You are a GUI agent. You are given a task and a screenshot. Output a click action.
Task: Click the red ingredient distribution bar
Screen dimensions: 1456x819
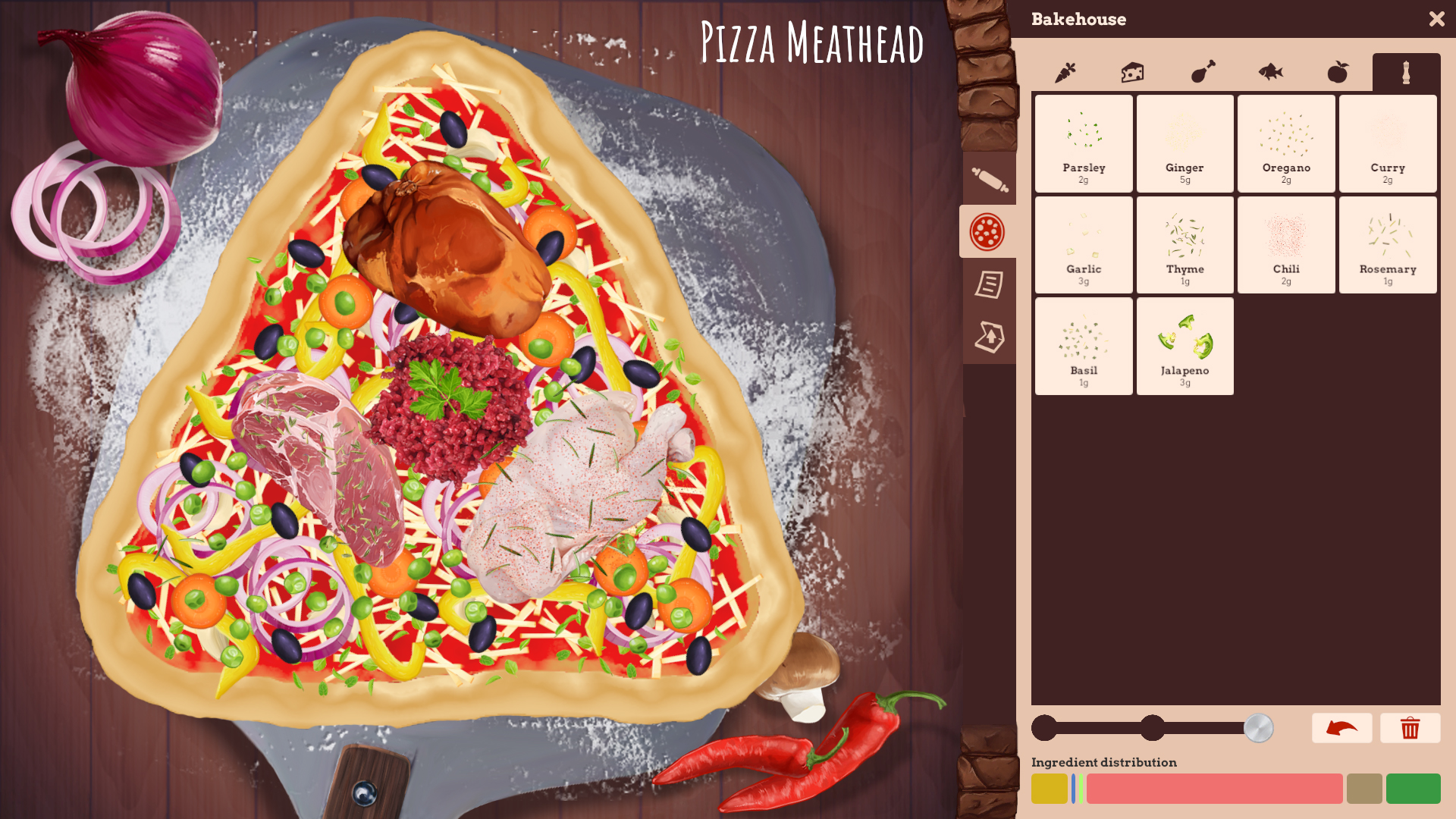pyautogui.click(x=1213, y=789)
